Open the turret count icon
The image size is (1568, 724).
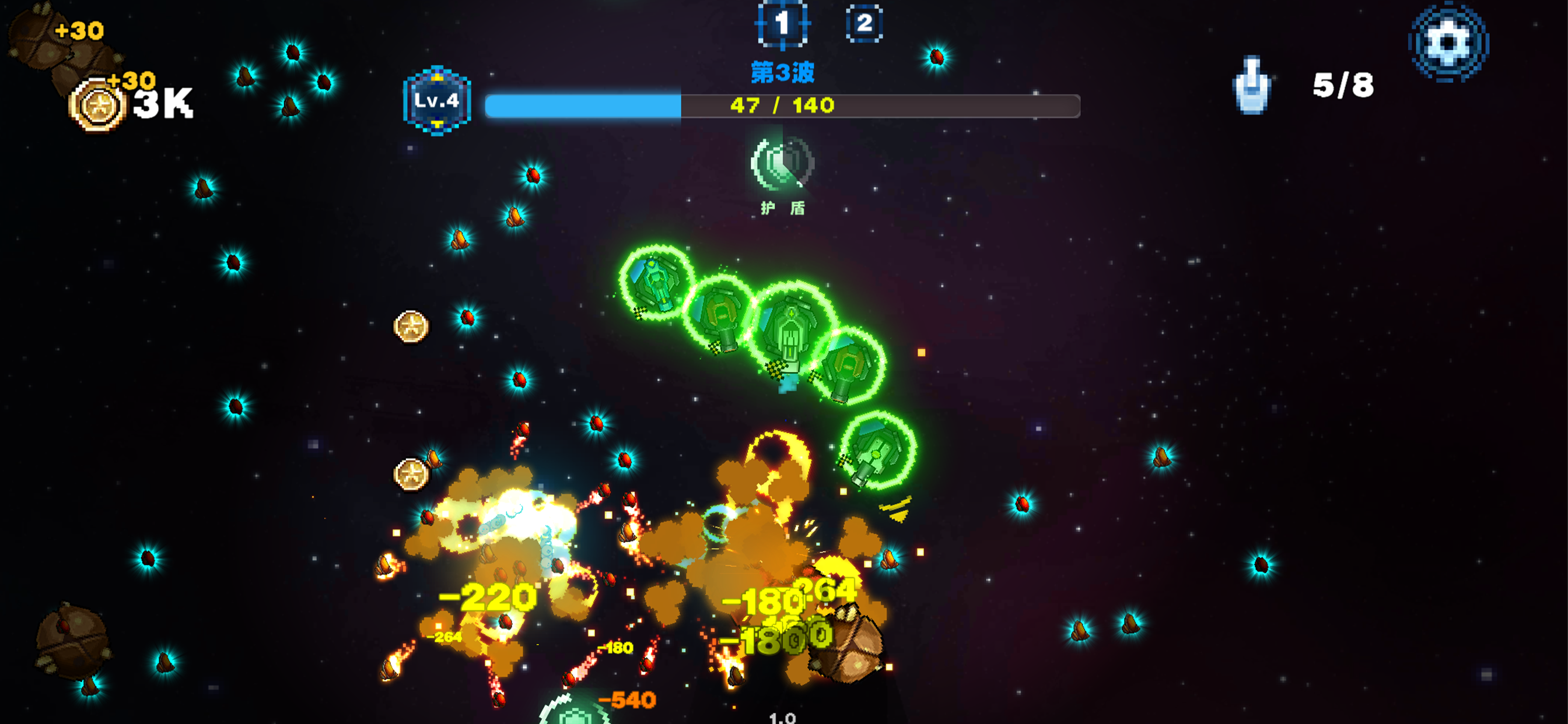tap(1251, 86)
